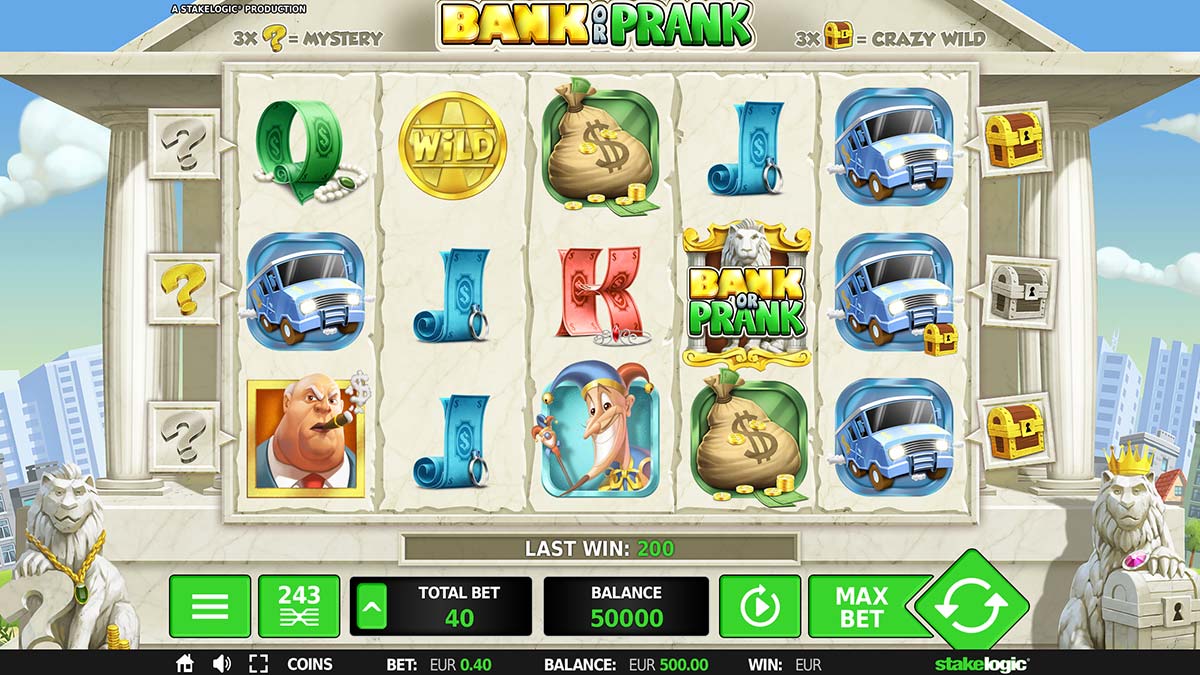Spin the reels with the green diamond
1200x675 pixels.
[x=971, y=606]
